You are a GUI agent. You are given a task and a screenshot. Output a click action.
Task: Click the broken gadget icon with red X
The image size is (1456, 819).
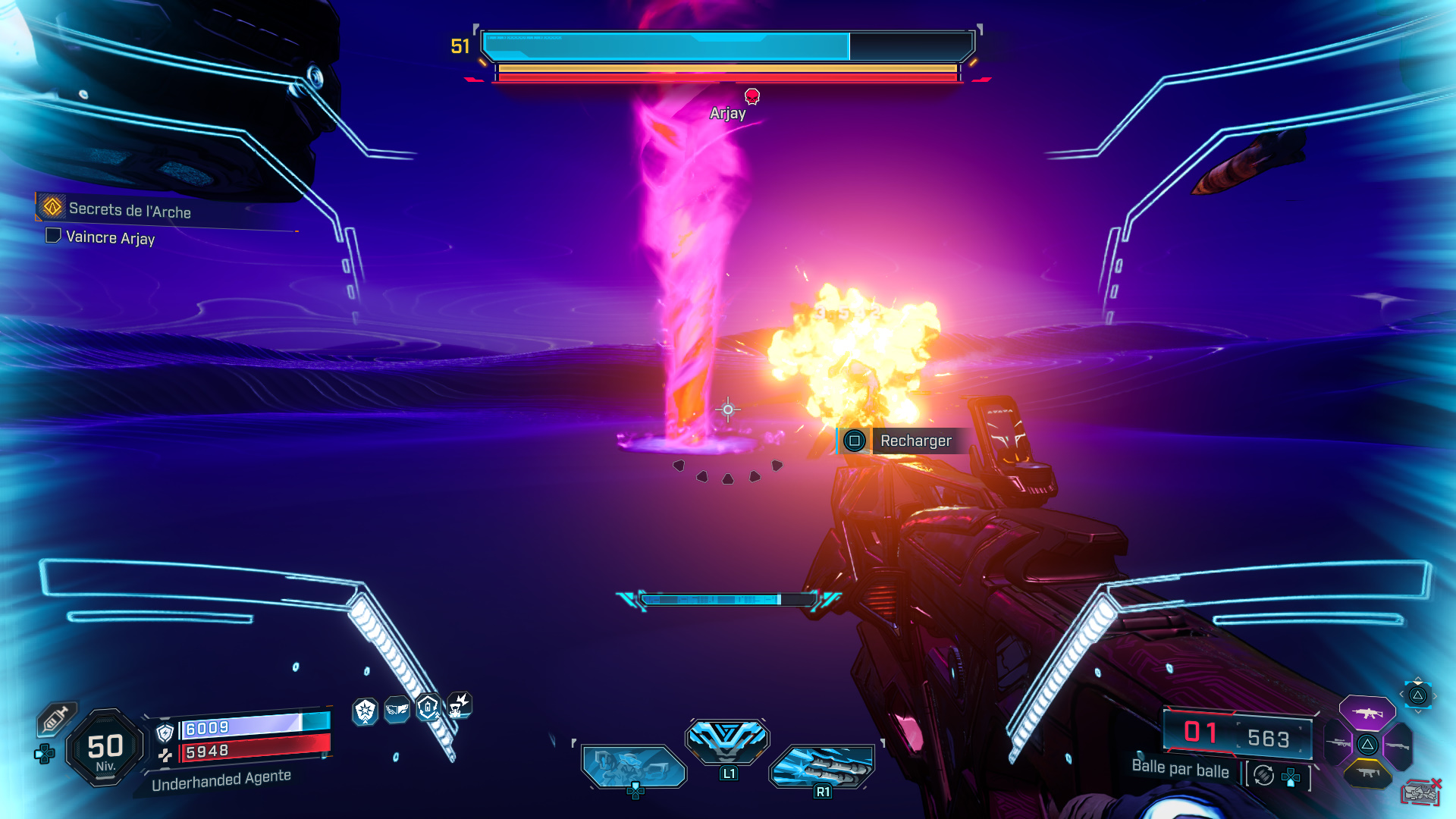(1421, 791)
